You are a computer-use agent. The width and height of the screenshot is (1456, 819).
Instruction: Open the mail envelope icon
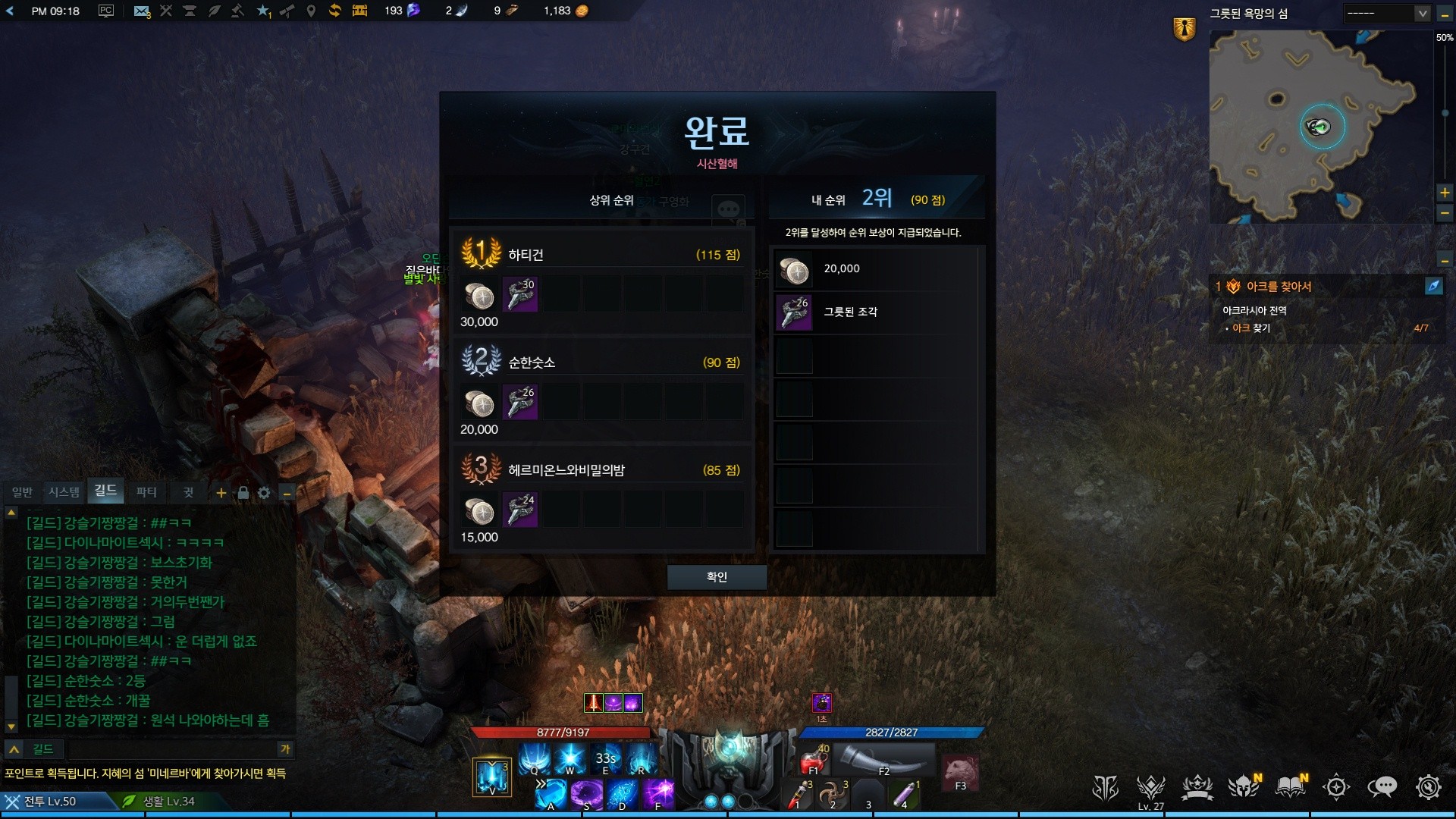click(141, 11)
